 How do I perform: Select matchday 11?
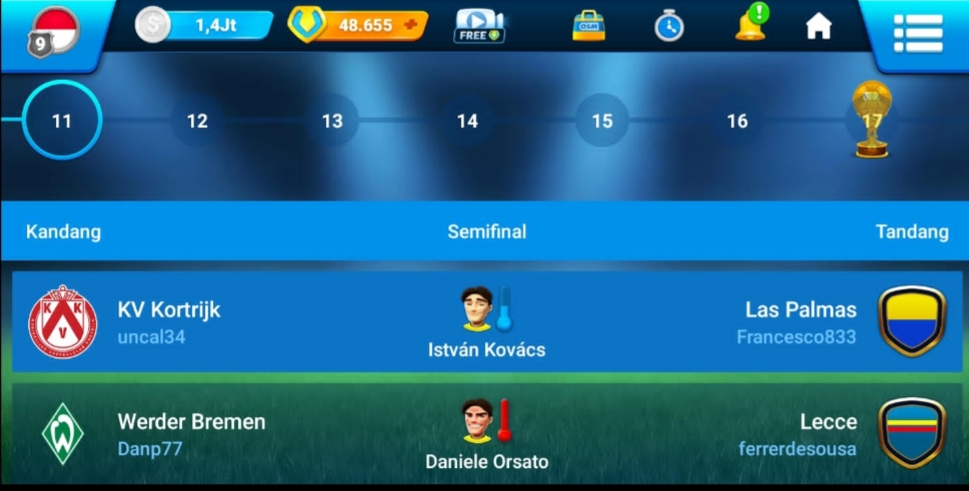(x=62, y=121)
